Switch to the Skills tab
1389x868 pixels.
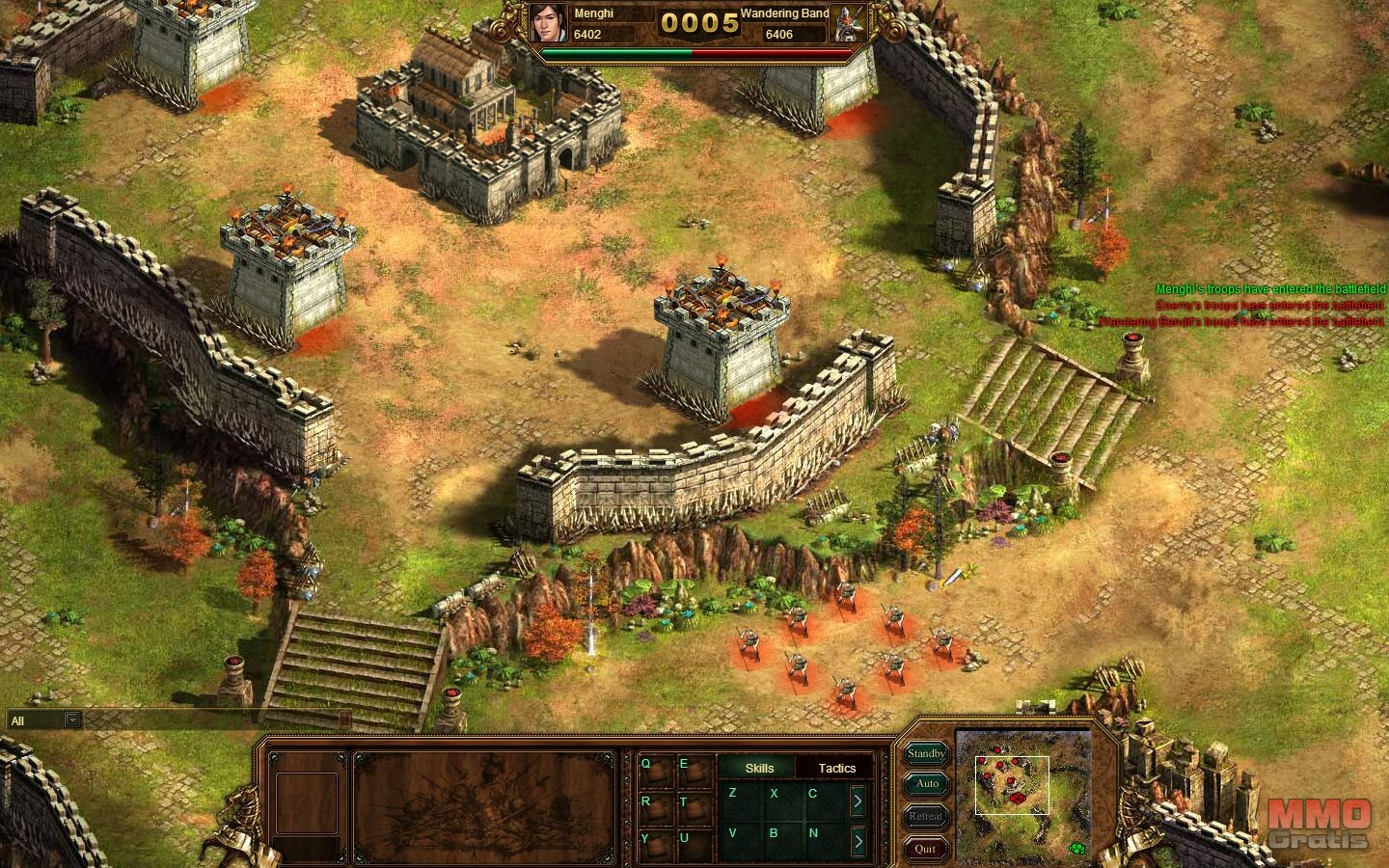click(759, 768)
